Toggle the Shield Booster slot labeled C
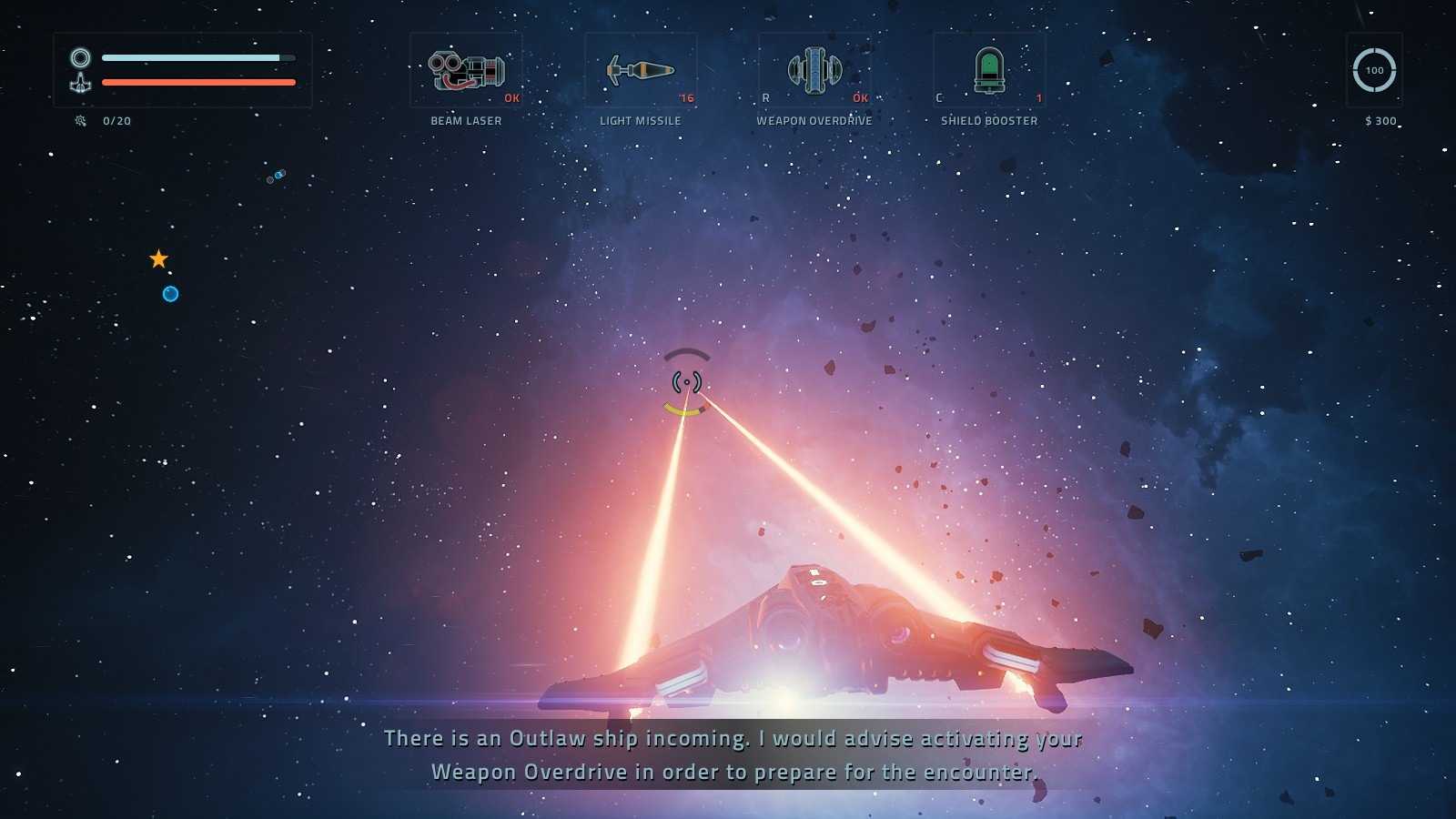Image resolution: width=1456 pixels, height=819 pixels. point(941,96)
